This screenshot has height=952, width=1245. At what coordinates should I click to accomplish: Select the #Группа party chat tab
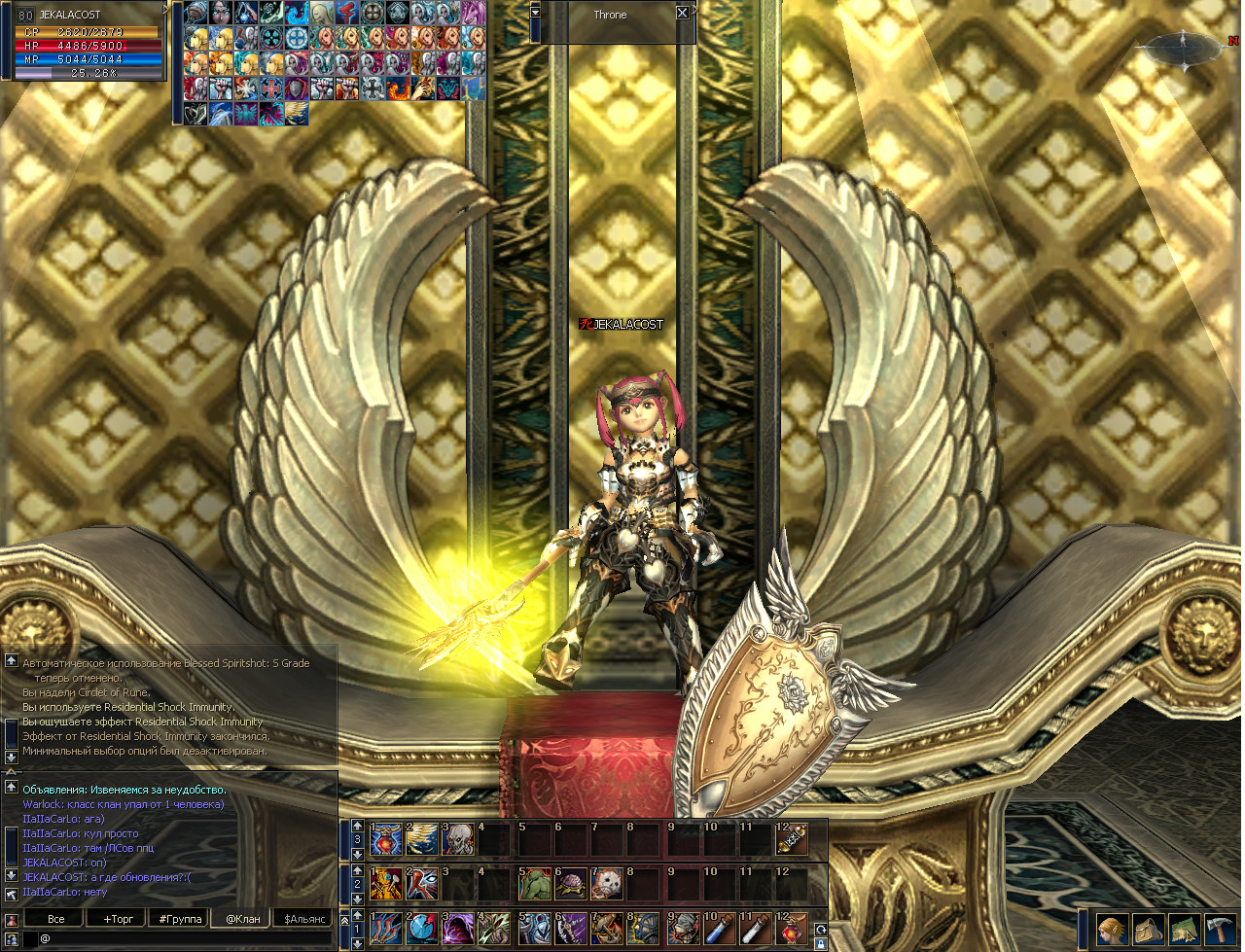tap(181, 918)
